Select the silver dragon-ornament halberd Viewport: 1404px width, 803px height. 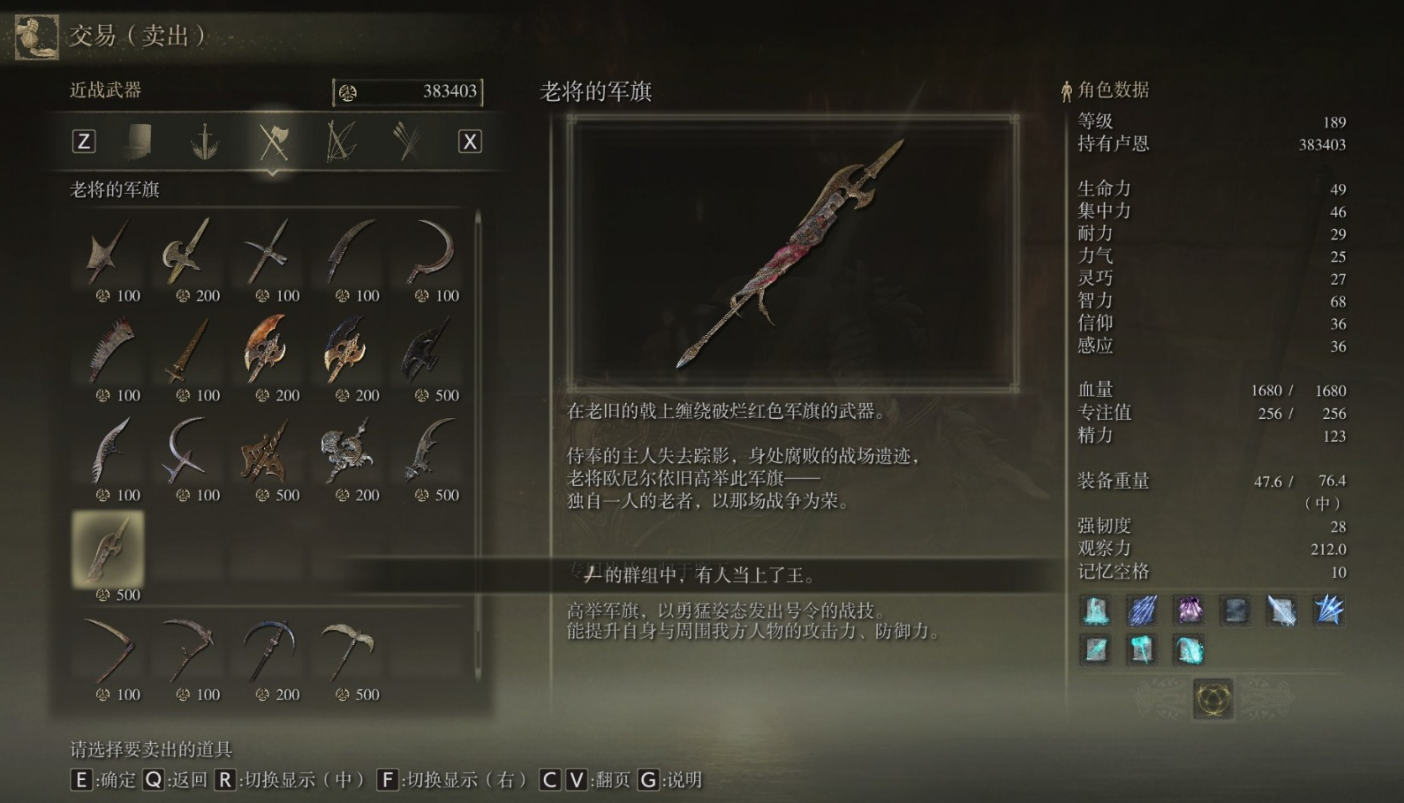coord(347,450)
